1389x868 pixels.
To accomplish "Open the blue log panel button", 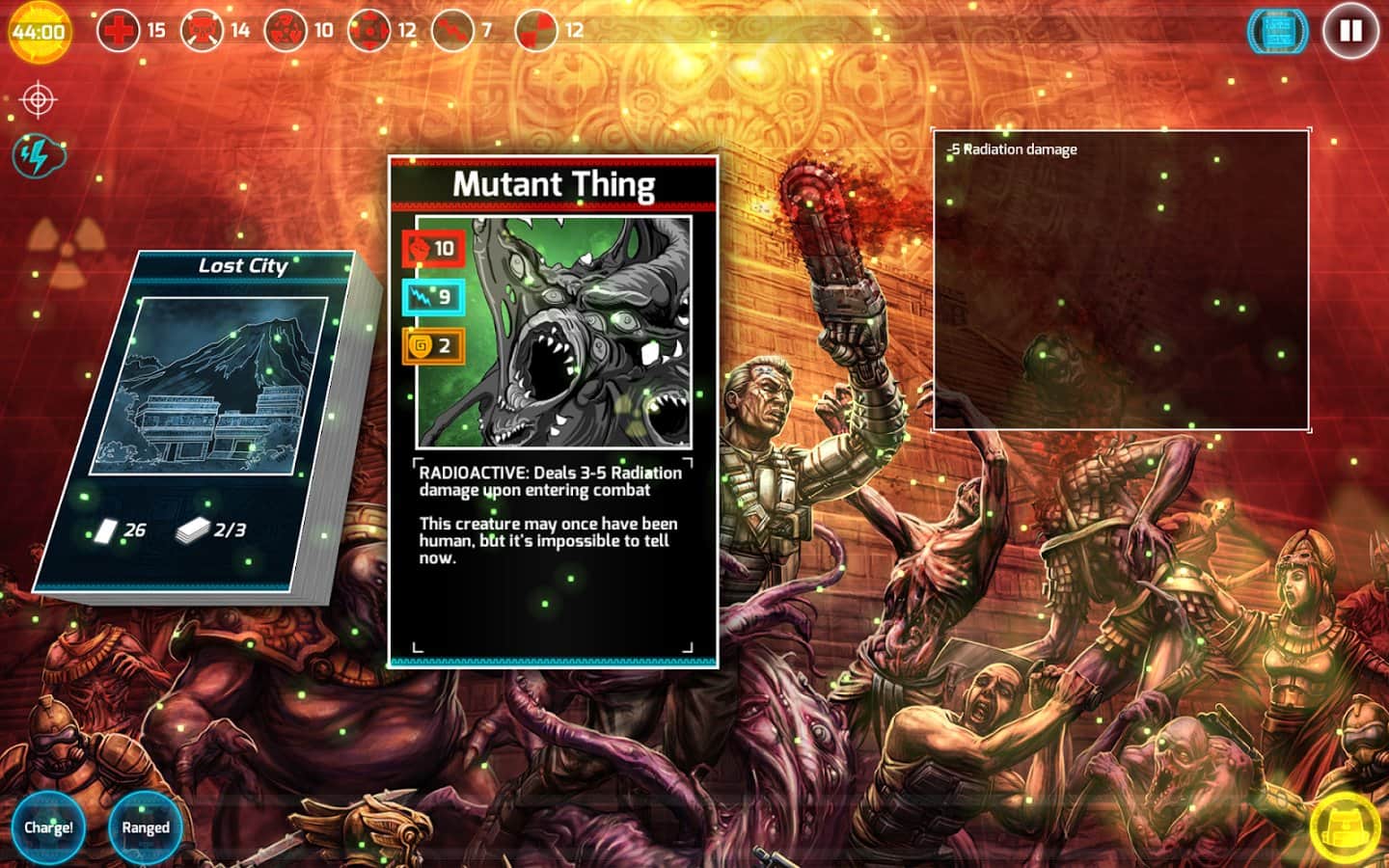I will point(1278,31).
